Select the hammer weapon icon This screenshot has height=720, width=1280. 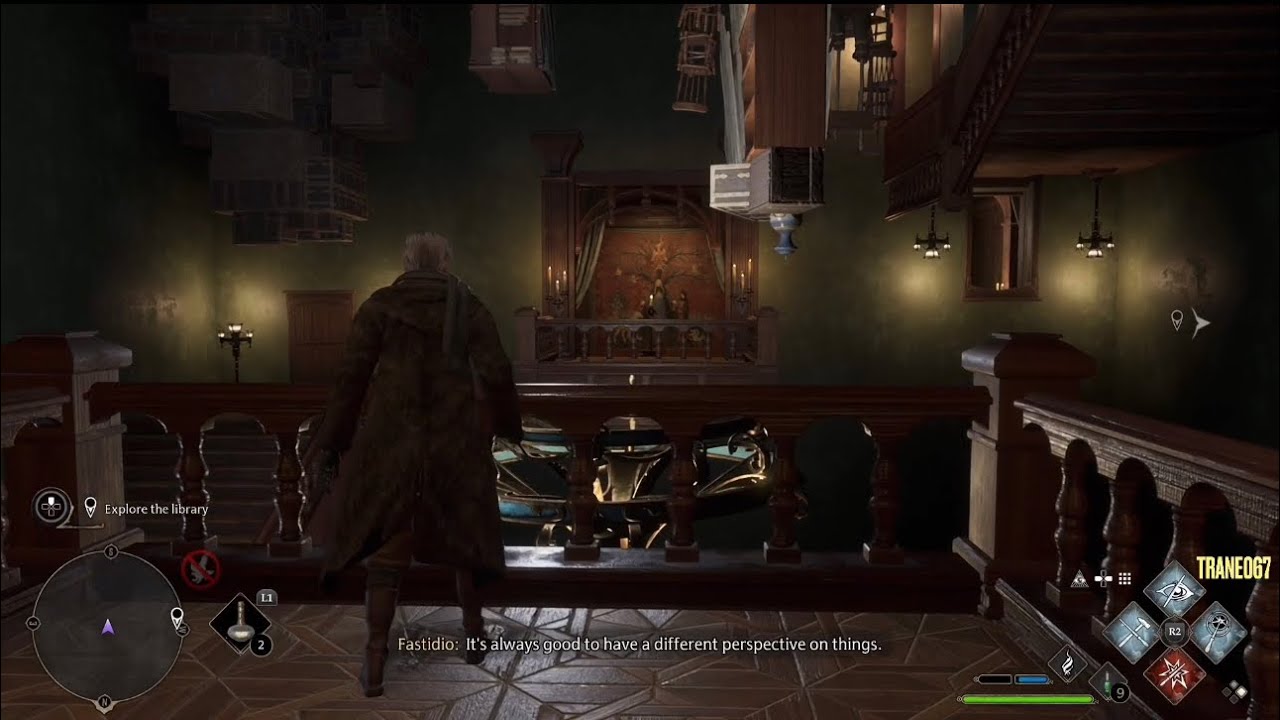[1134, 630]
